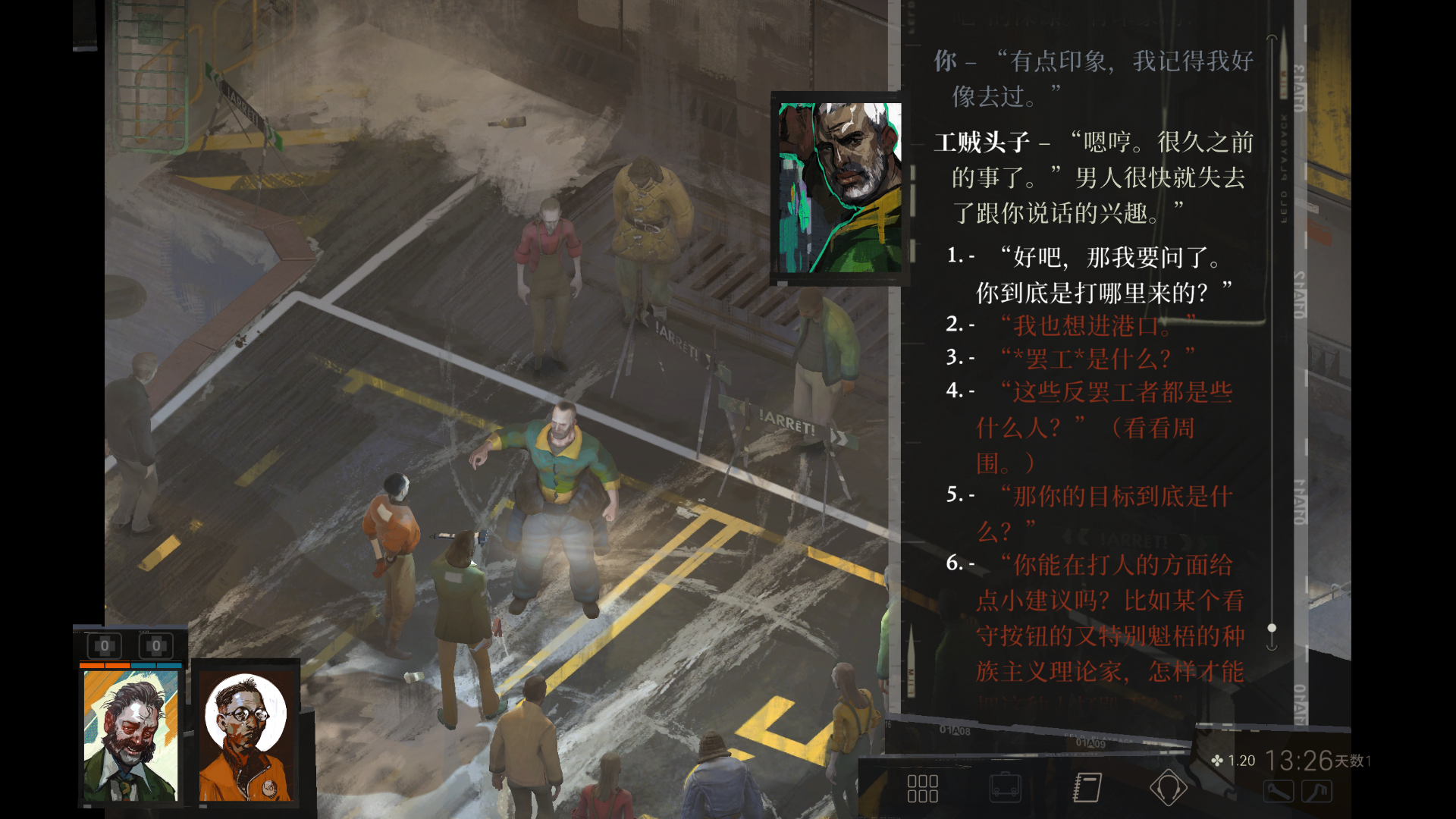The image size is (1456, 819).
Task: Click the blue morale cross counter showing 0
Action: 157,646
